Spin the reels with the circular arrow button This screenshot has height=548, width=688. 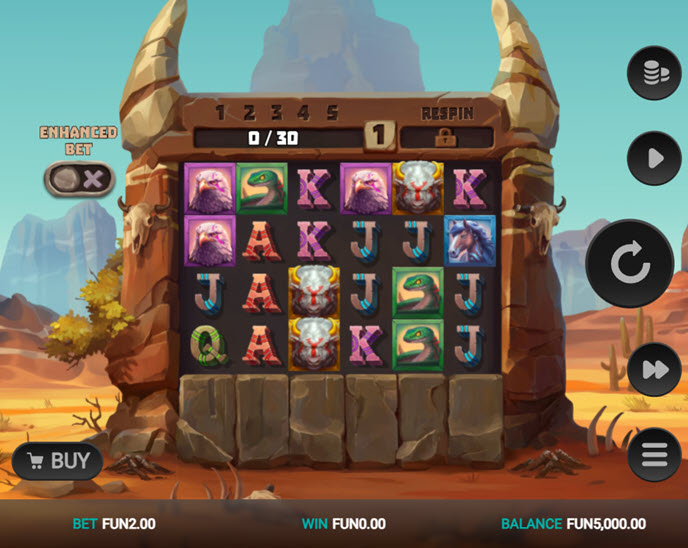click(x=629, y=264)
